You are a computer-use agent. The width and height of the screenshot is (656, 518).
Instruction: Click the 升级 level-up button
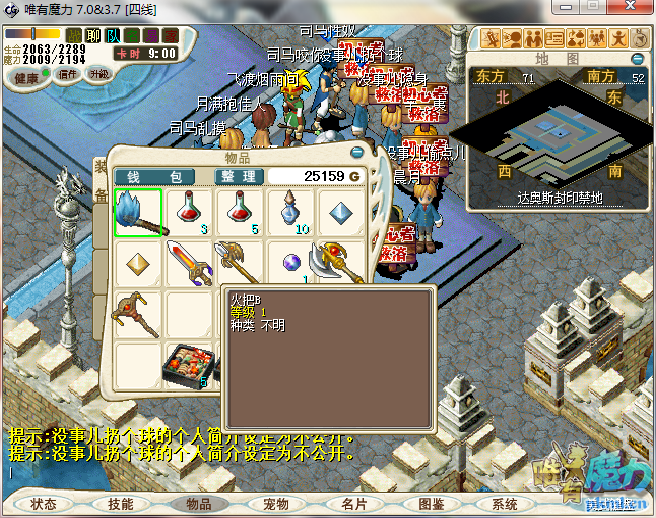tap(100, 74)
